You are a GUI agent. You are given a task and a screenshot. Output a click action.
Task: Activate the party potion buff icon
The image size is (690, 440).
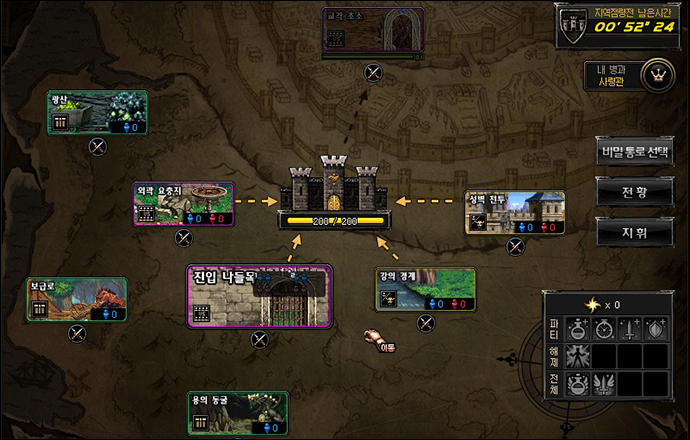(576, 328)
